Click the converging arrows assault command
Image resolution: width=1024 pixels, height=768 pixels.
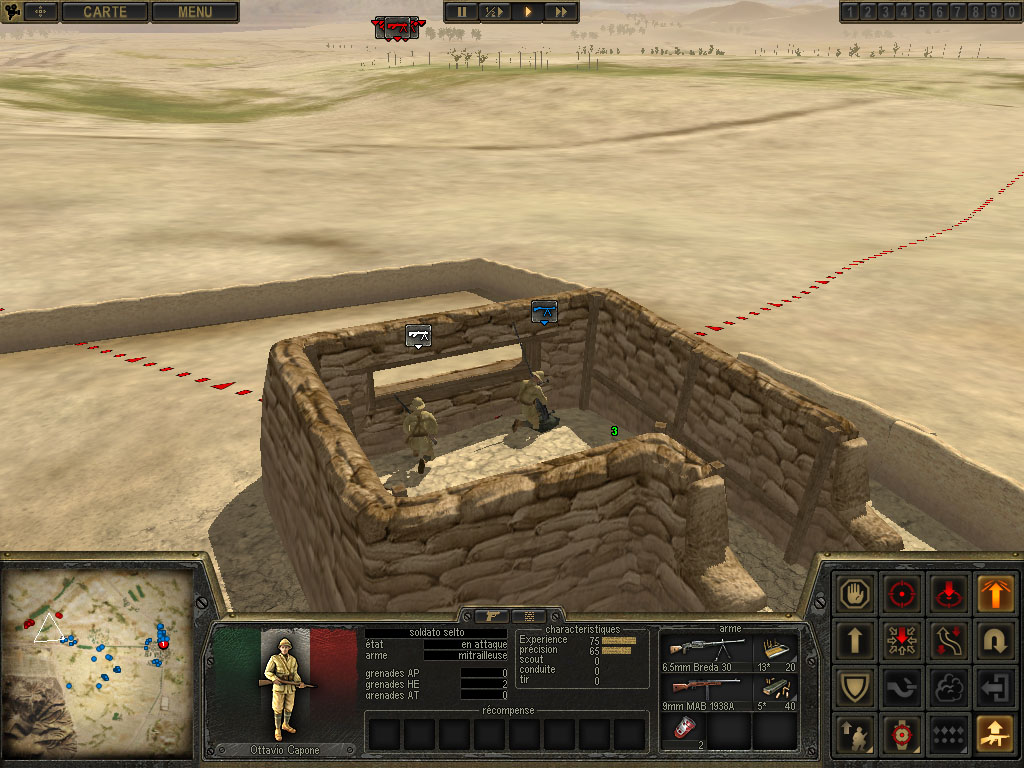pyautogui.click(x=902, y=640)
